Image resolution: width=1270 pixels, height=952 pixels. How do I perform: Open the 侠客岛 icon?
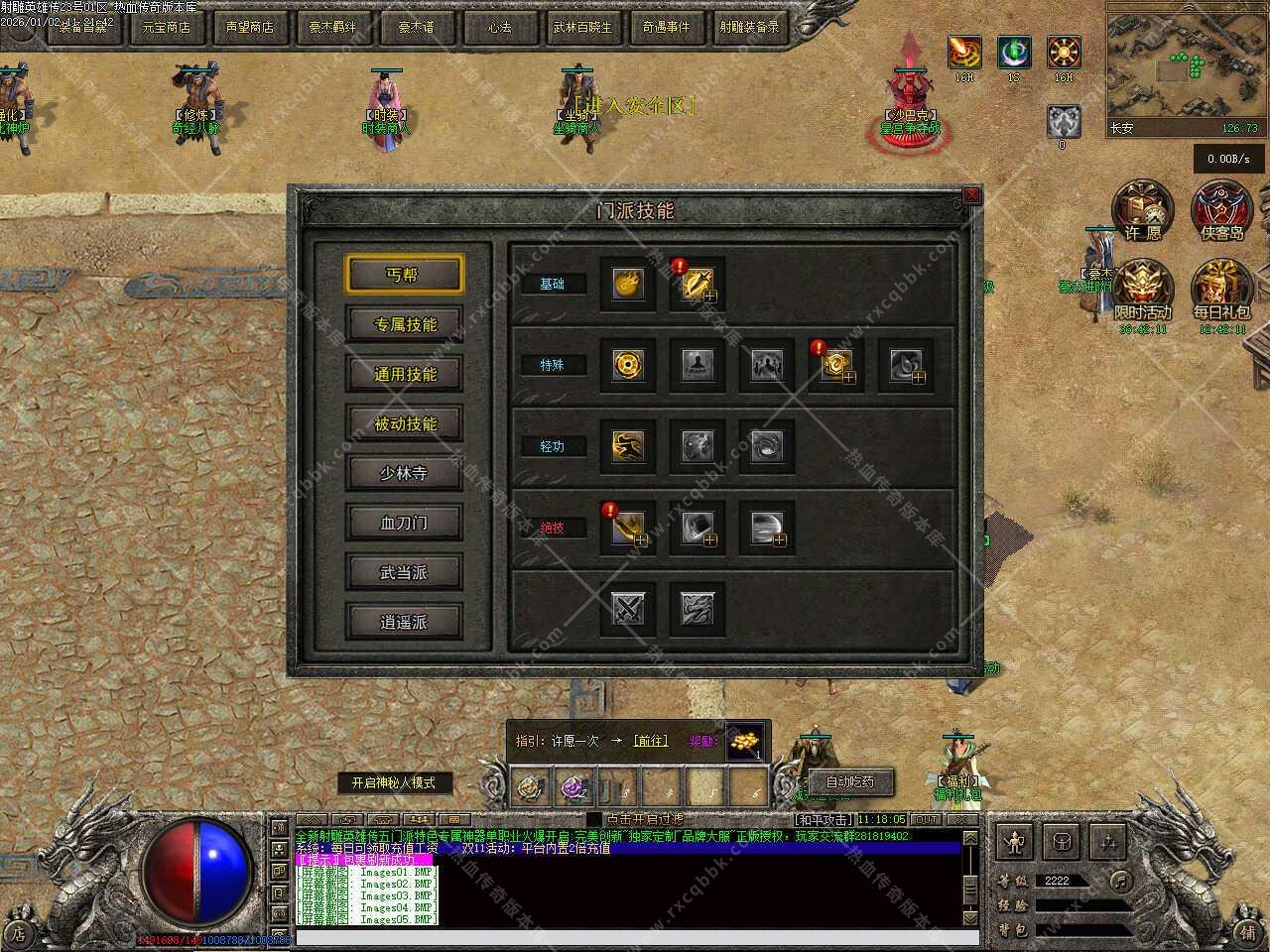[x=1222, y=210]
